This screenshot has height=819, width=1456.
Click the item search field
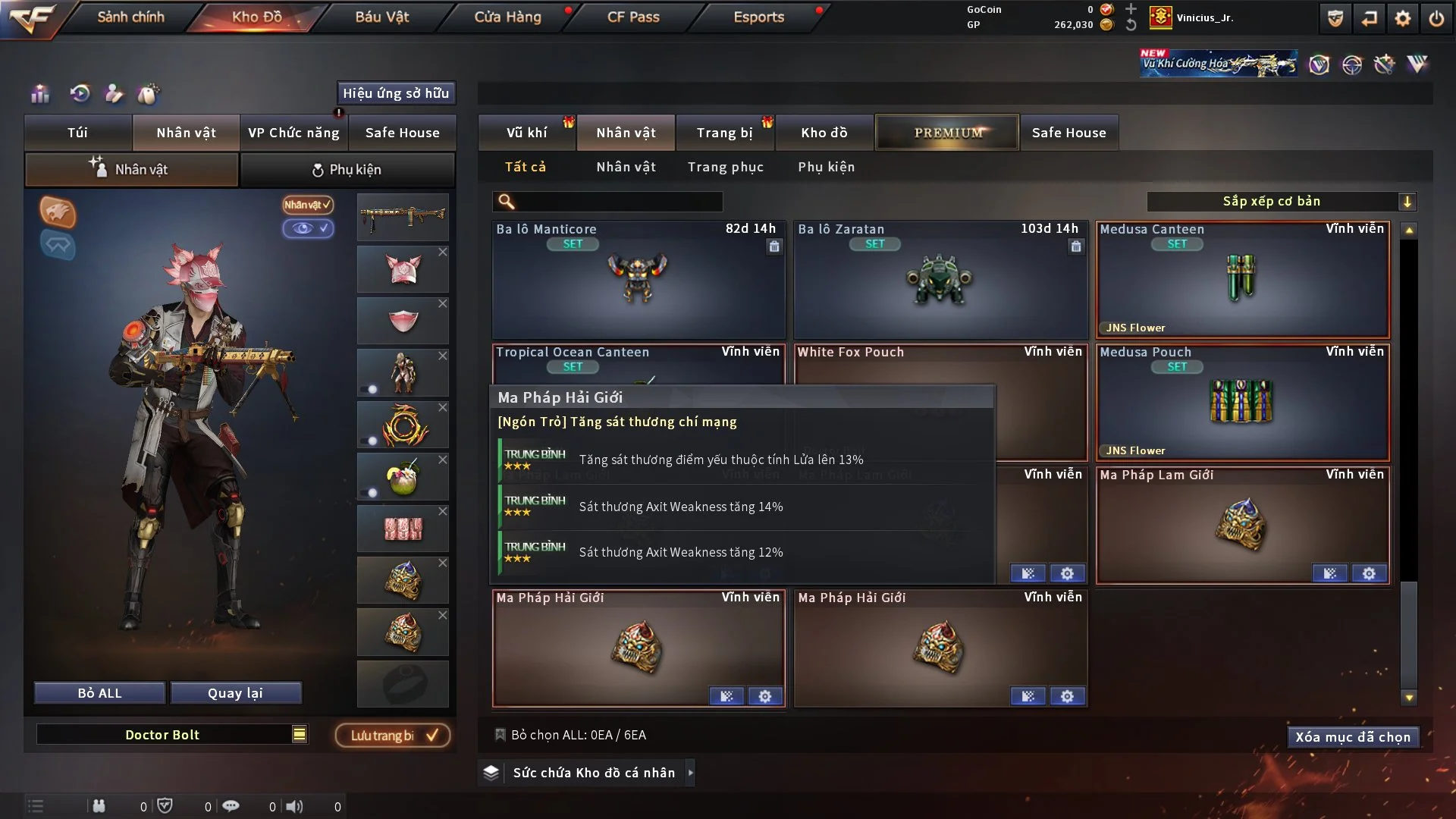pyautogui.click(x=618, y=202)
